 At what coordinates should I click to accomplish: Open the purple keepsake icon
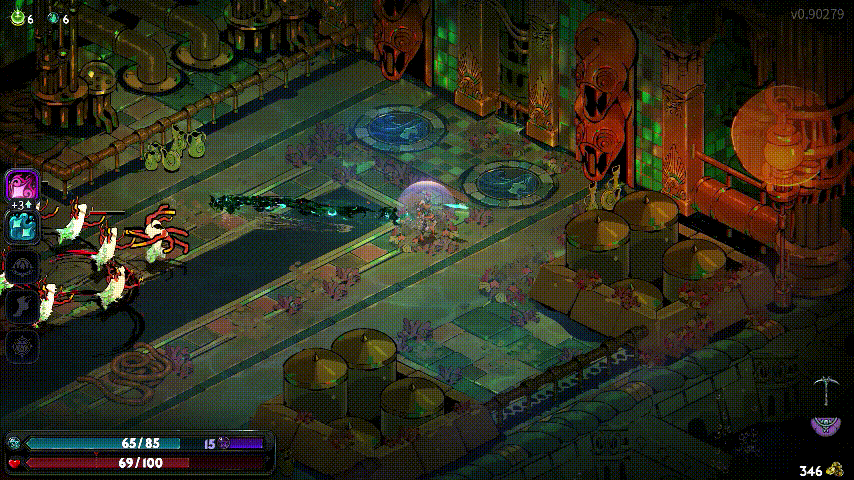pos(826,425)
